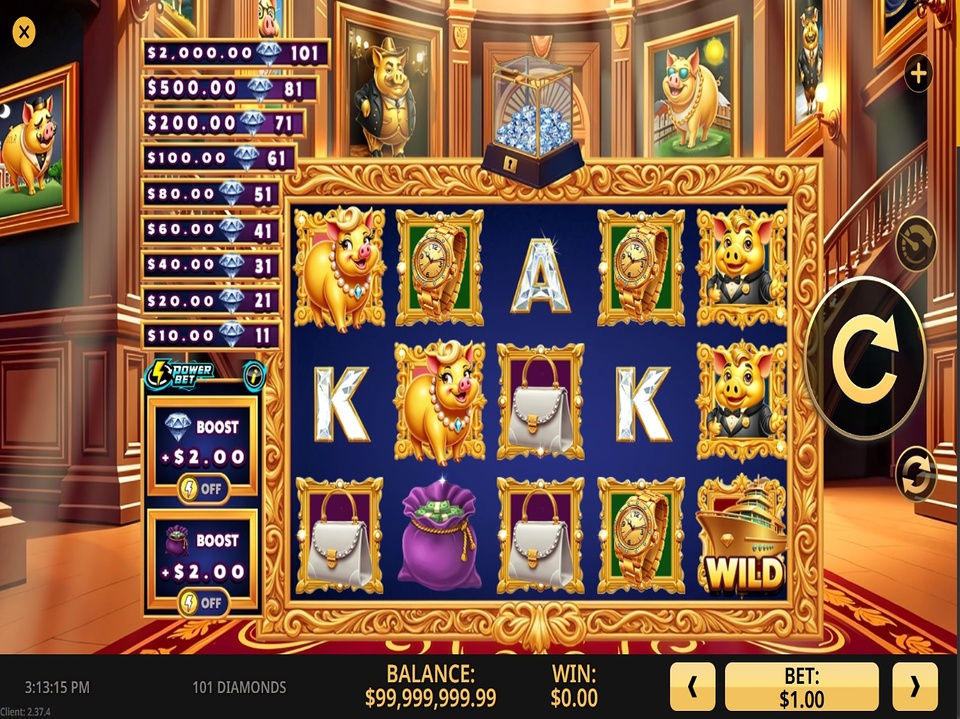
Task: Open the plus menu button
Action: click(918, 72)
